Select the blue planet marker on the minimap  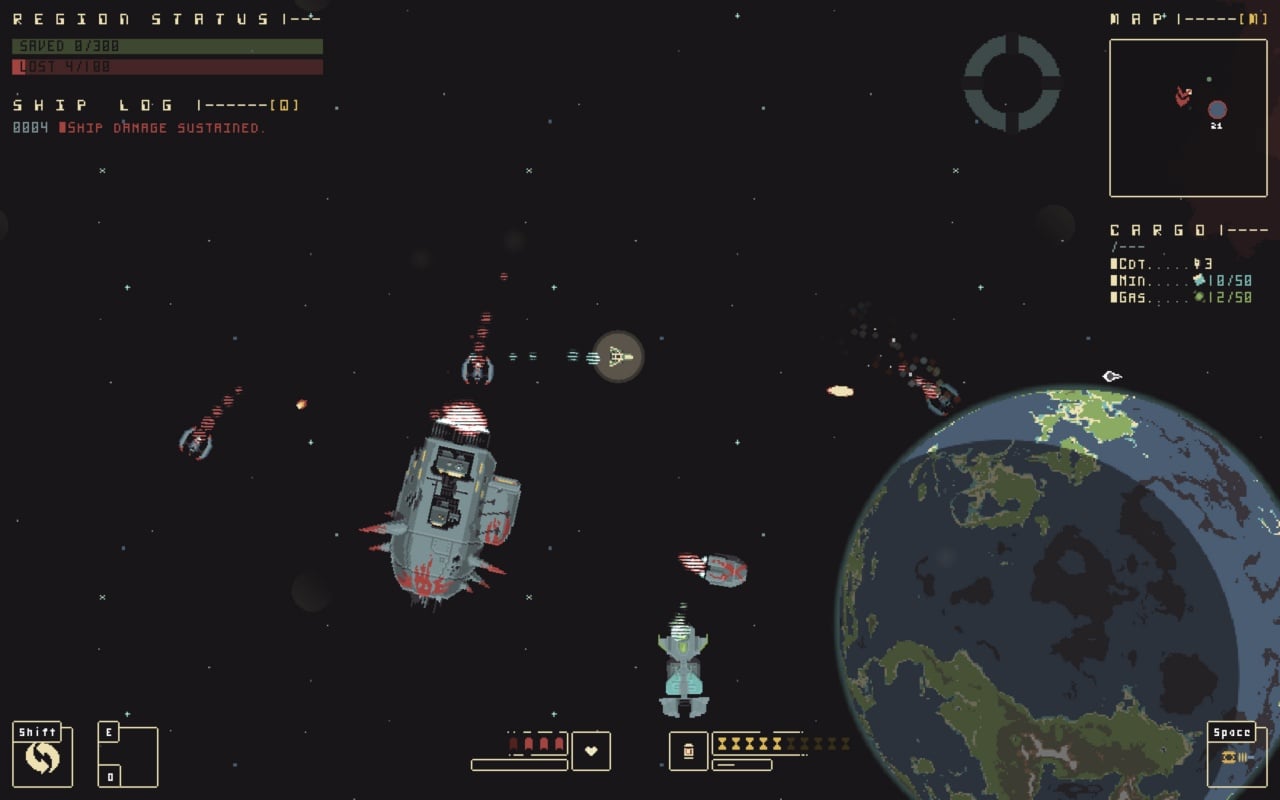point(1216,109)
